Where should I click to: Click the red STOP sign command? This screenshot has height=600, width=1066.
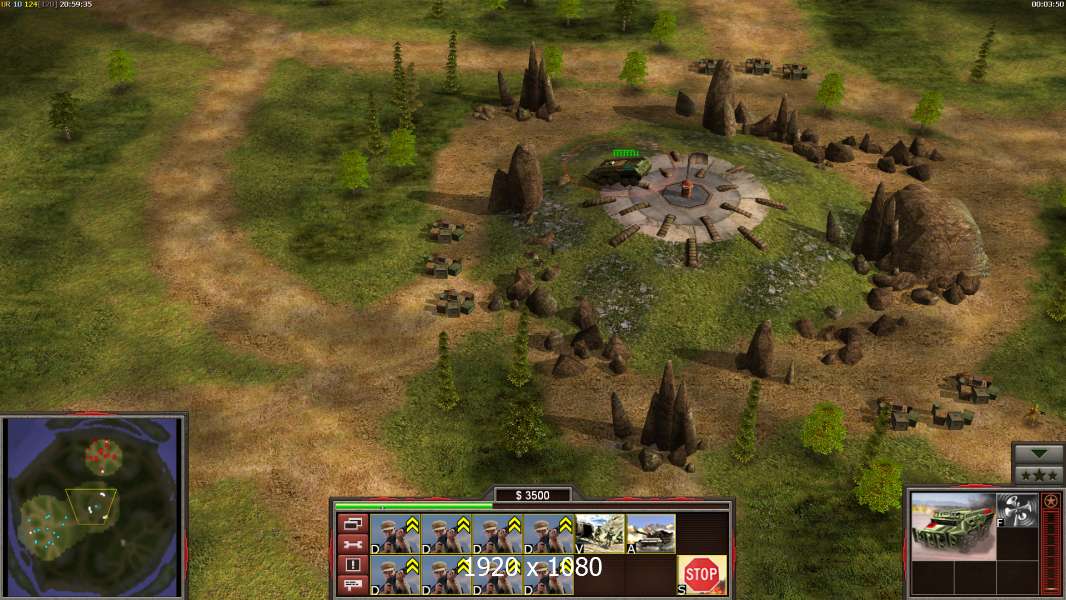coord(702,575)
